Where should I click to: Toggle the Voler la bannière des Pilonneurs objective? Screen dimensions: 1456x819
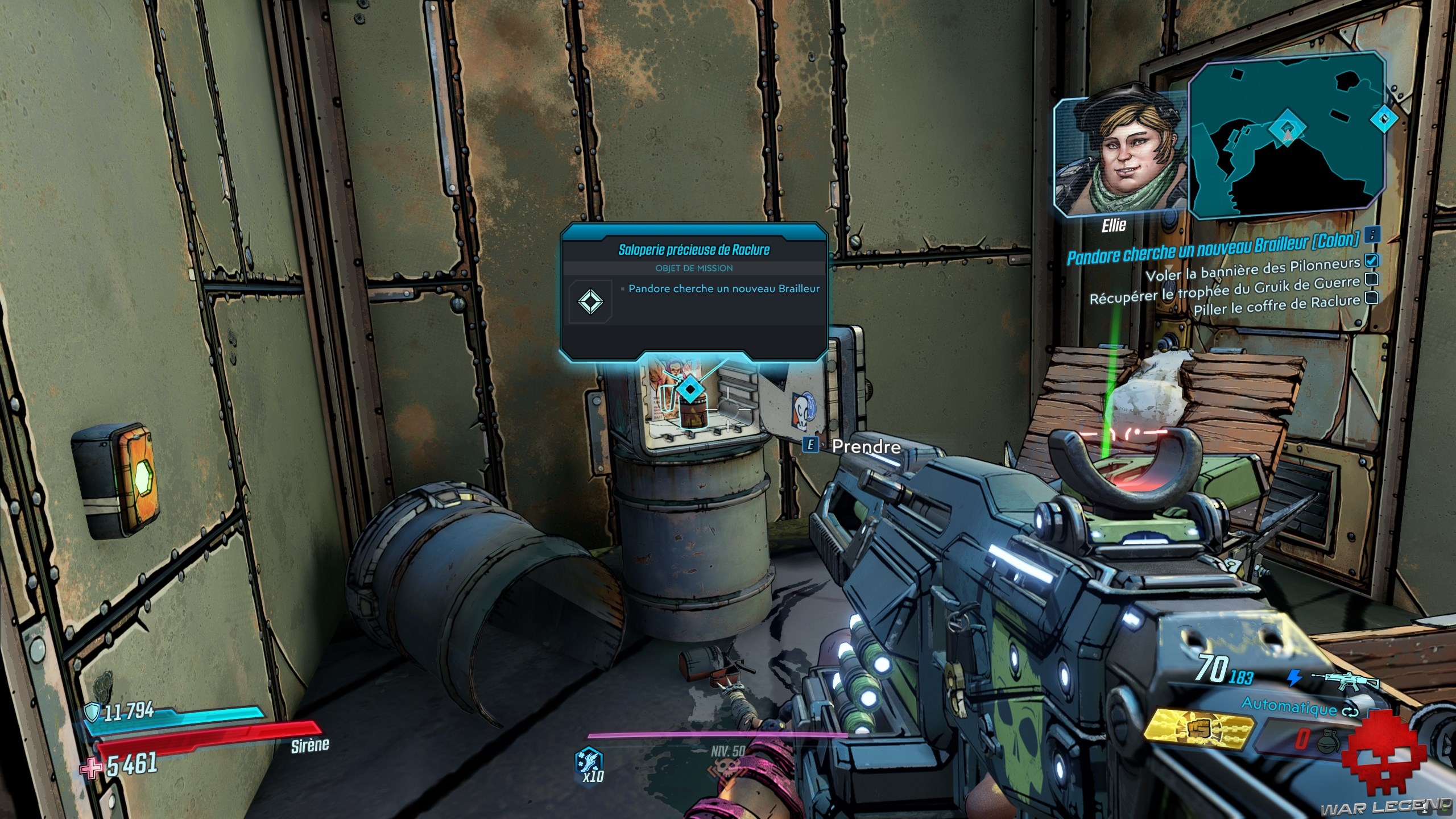(1371, 260)
